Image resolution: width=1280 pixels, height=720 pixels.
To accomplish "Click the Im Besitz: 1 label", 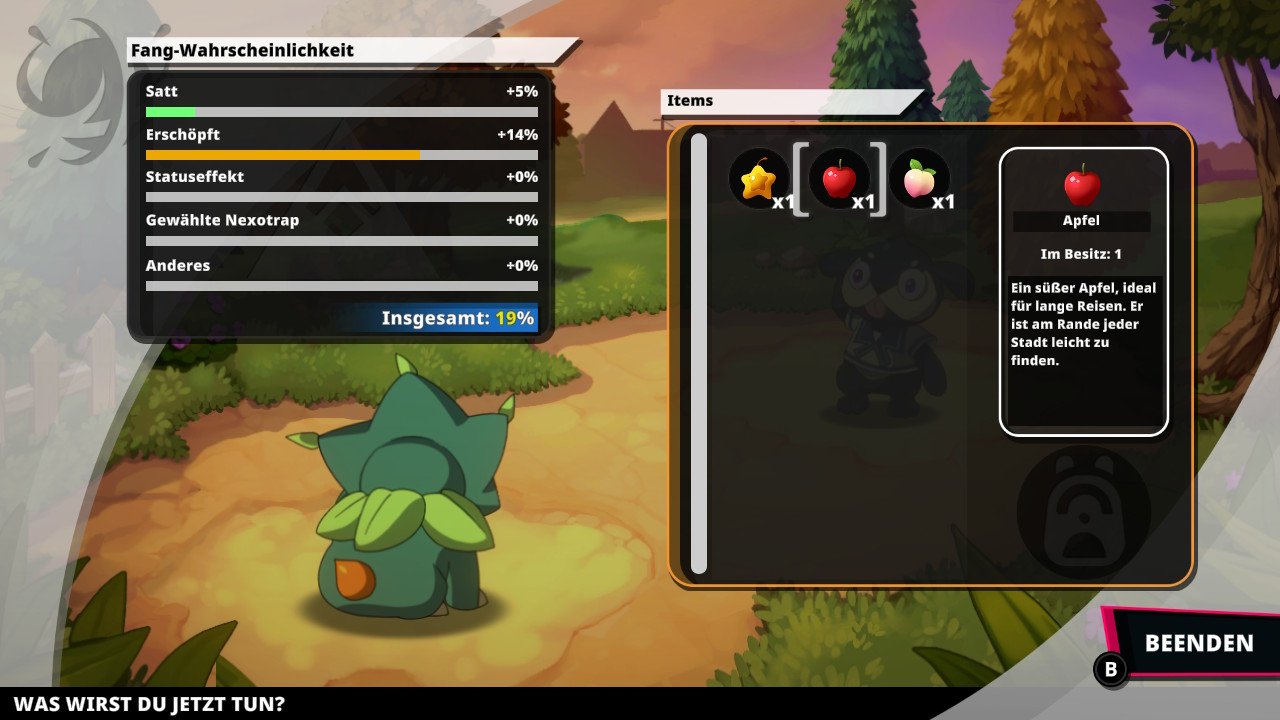I will click(x=1082, y=254).
